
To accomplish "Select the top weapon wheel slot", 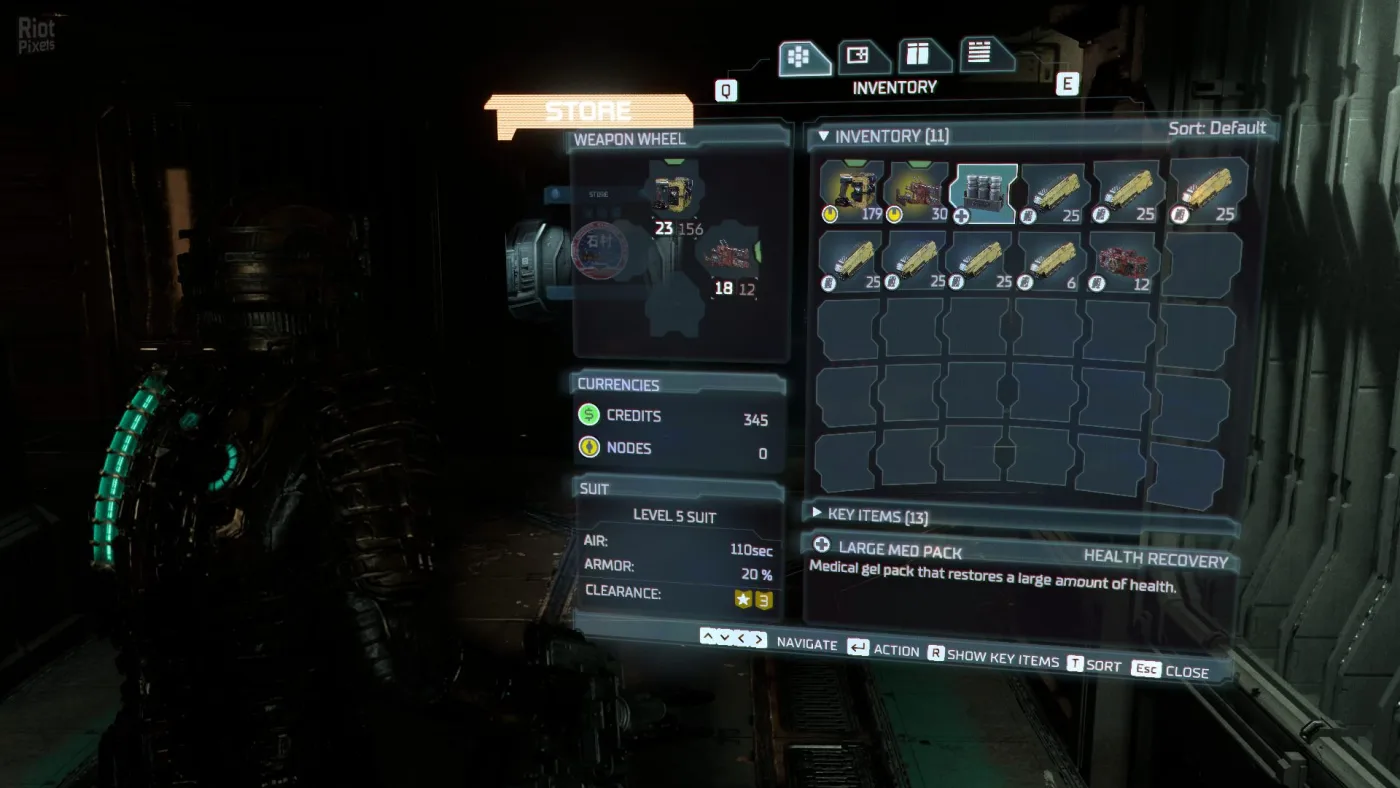I will [x=673, y=194].
